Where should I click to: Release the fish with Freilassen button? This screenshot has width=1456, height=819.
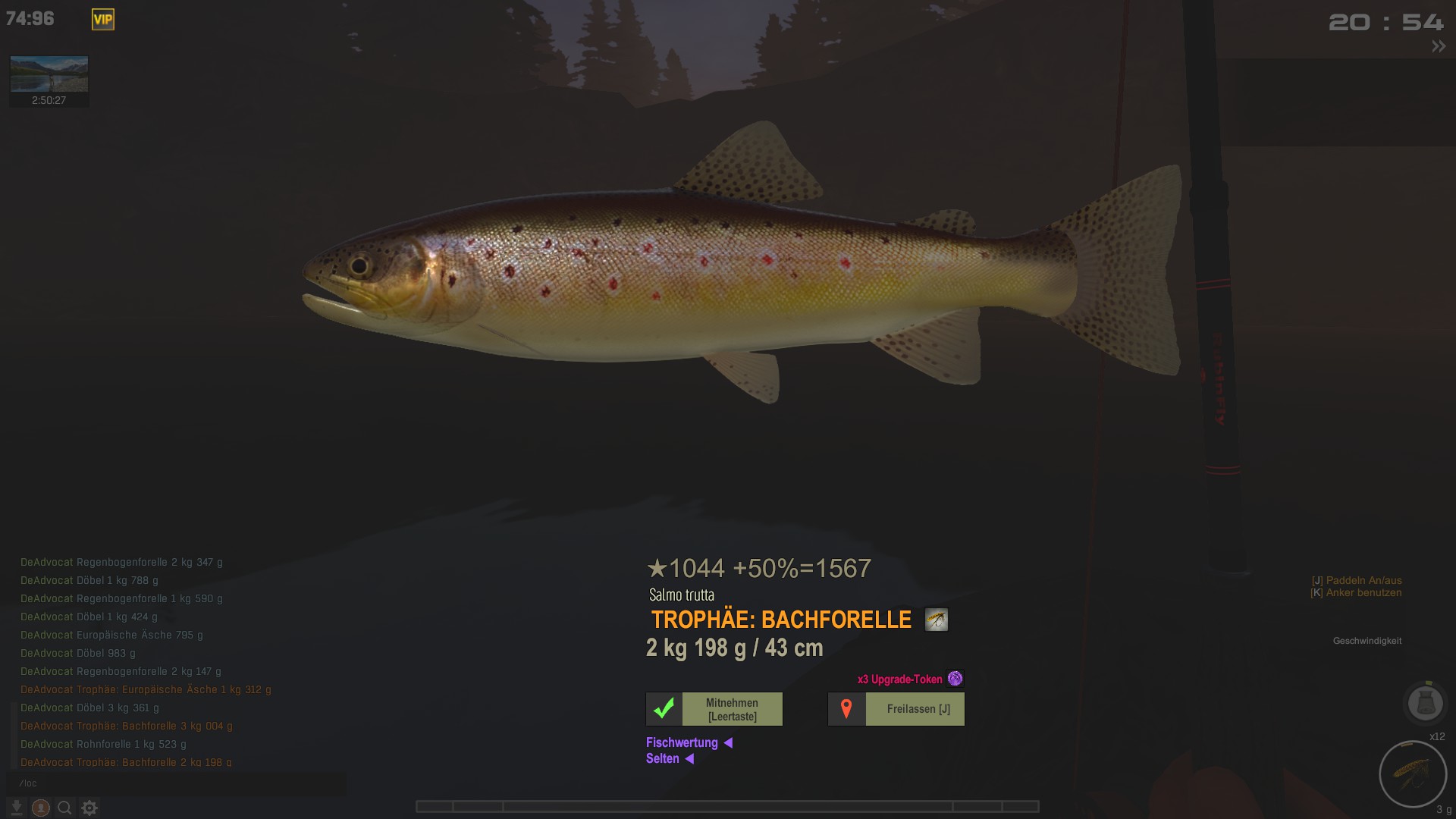(x=896, y=709)
